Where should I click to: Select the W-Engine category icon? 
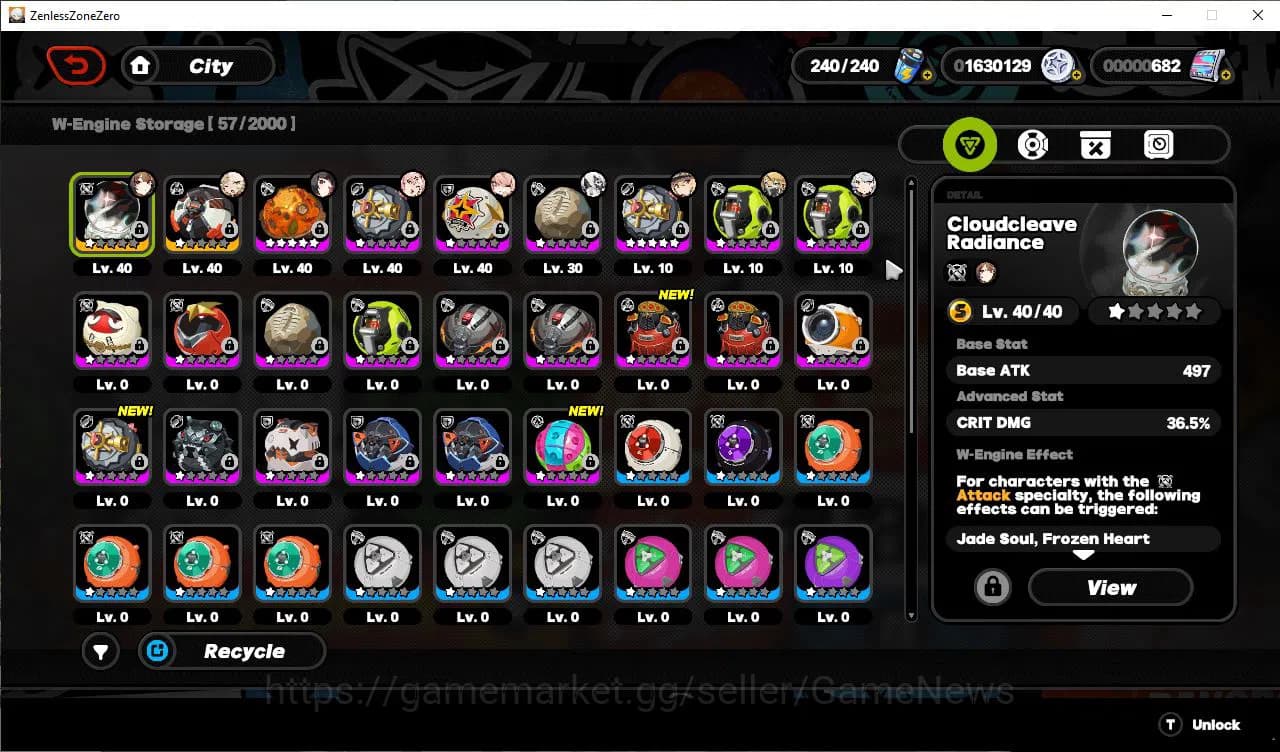(967, 144)
